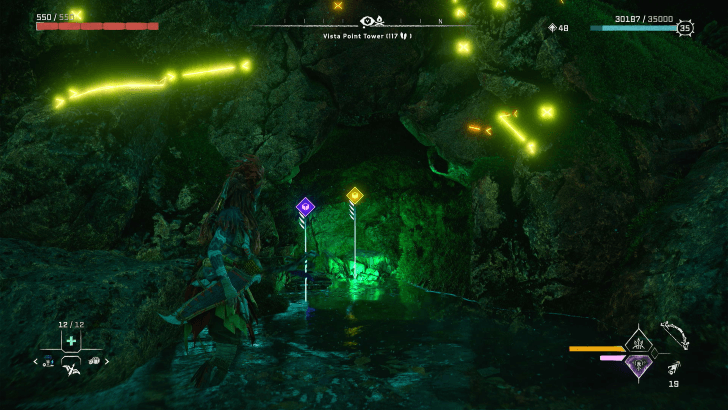728x410 pixels.
Task: Activate the purple valor surge diamond
Action: tap(638, 364)
